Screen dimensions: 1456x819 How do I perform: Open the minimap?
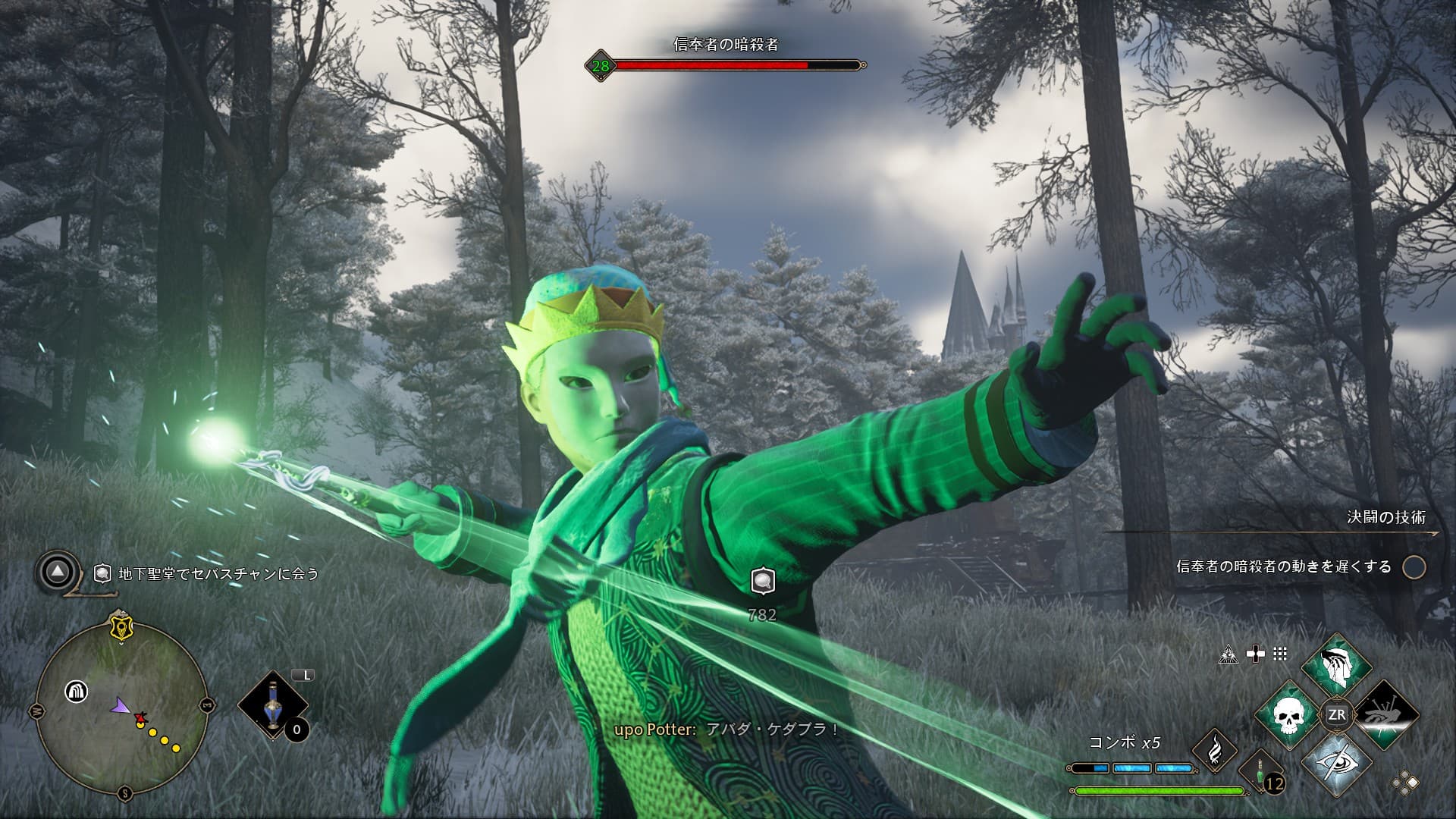click(x=122, y=710)
